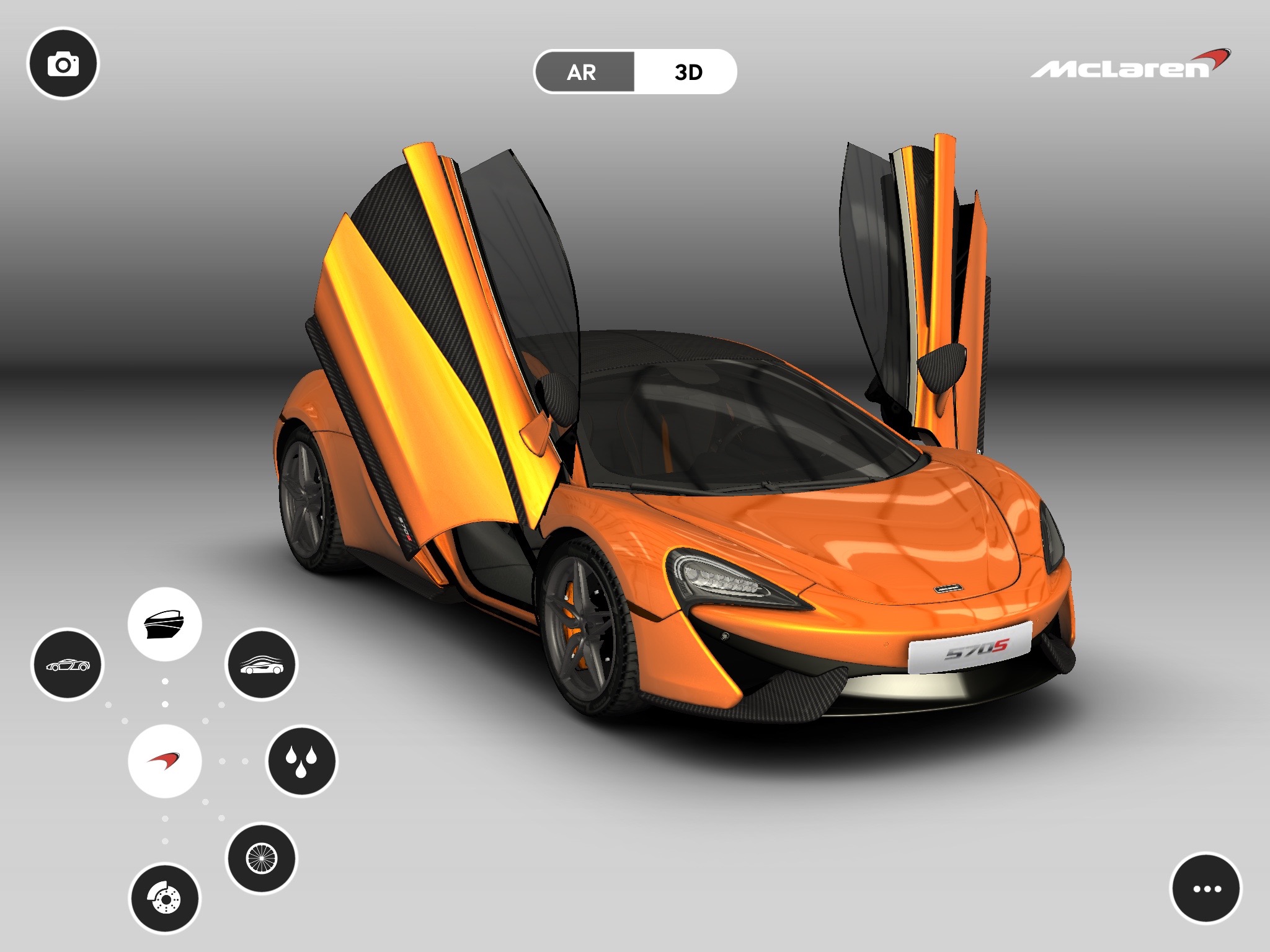Toggle the car doors open/close button
The width and height of the screenshot is (1270, 952).
pyautogui.click(x=164, y=624)
